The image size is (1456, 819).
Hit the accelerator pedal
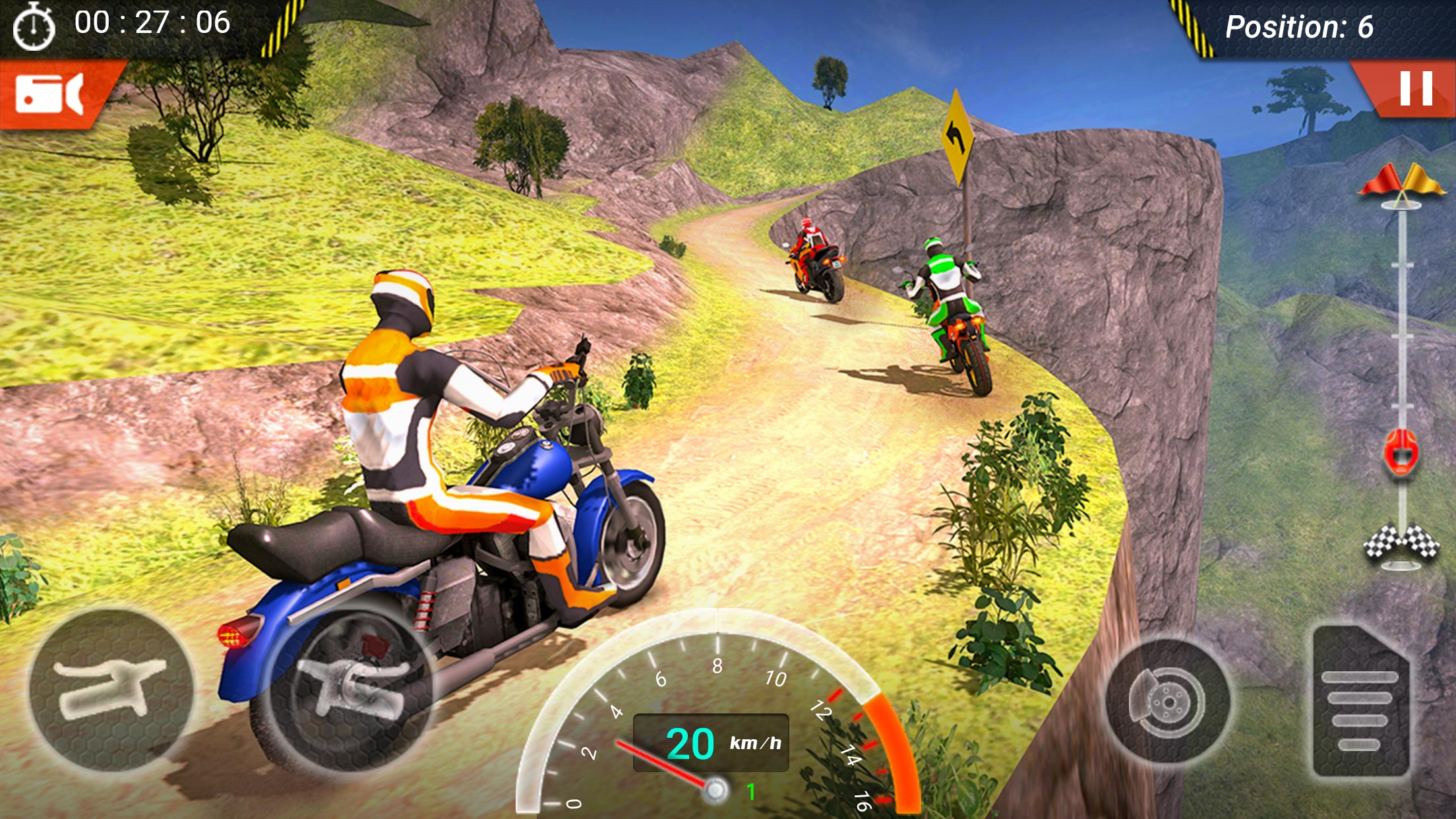click(1360, 702)
